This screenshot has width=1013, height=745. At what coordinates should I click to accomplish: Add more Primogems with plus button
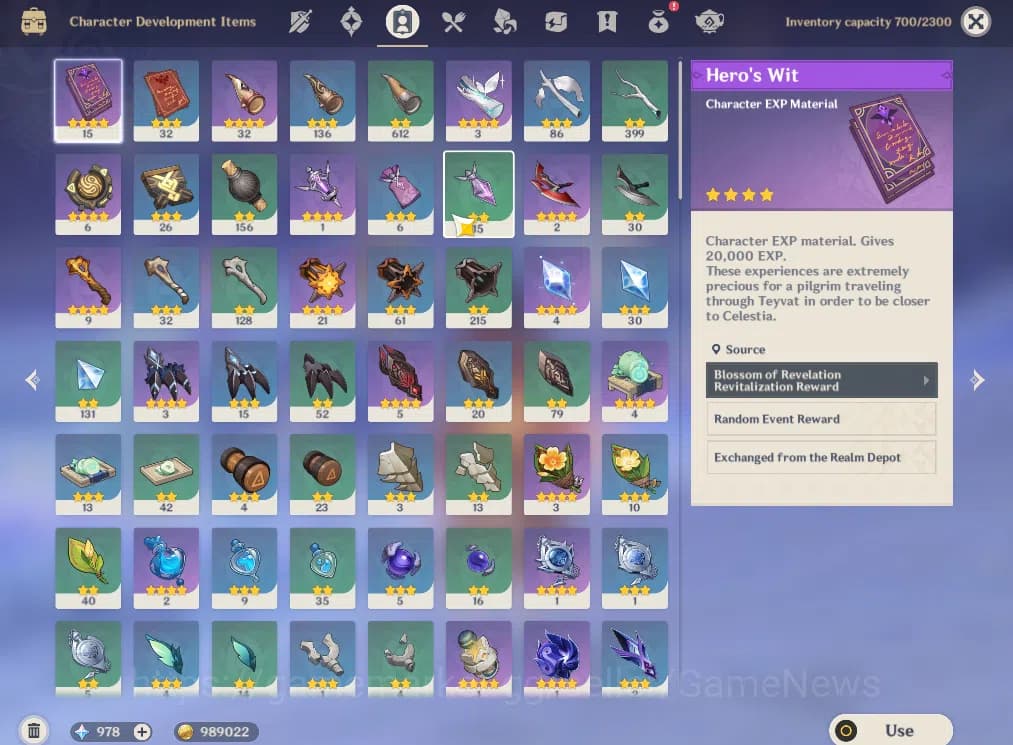pyautogui.click(x=143, y=732)
